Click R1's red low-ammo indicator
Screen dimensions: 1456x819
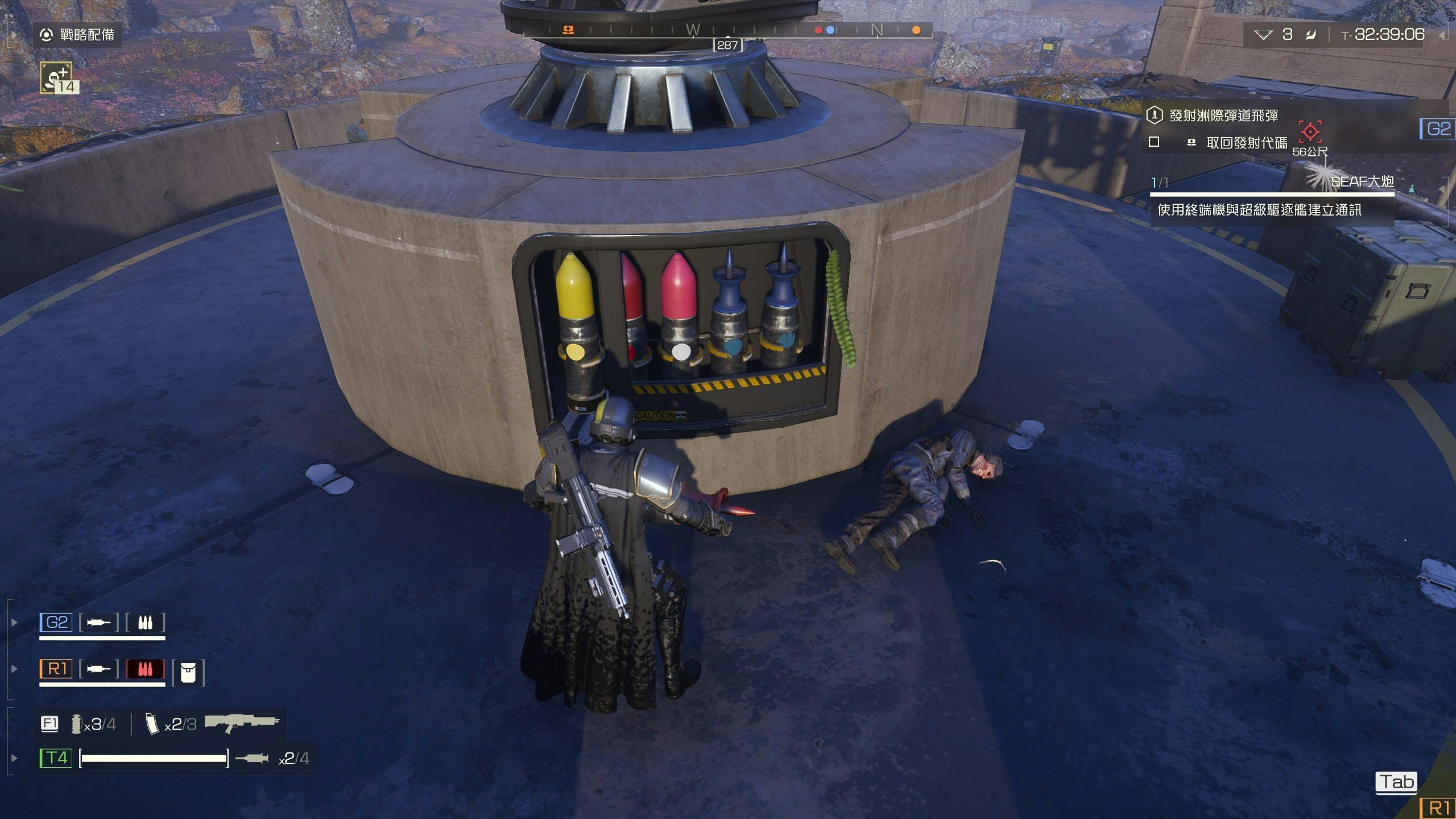(x=145, y=669)
